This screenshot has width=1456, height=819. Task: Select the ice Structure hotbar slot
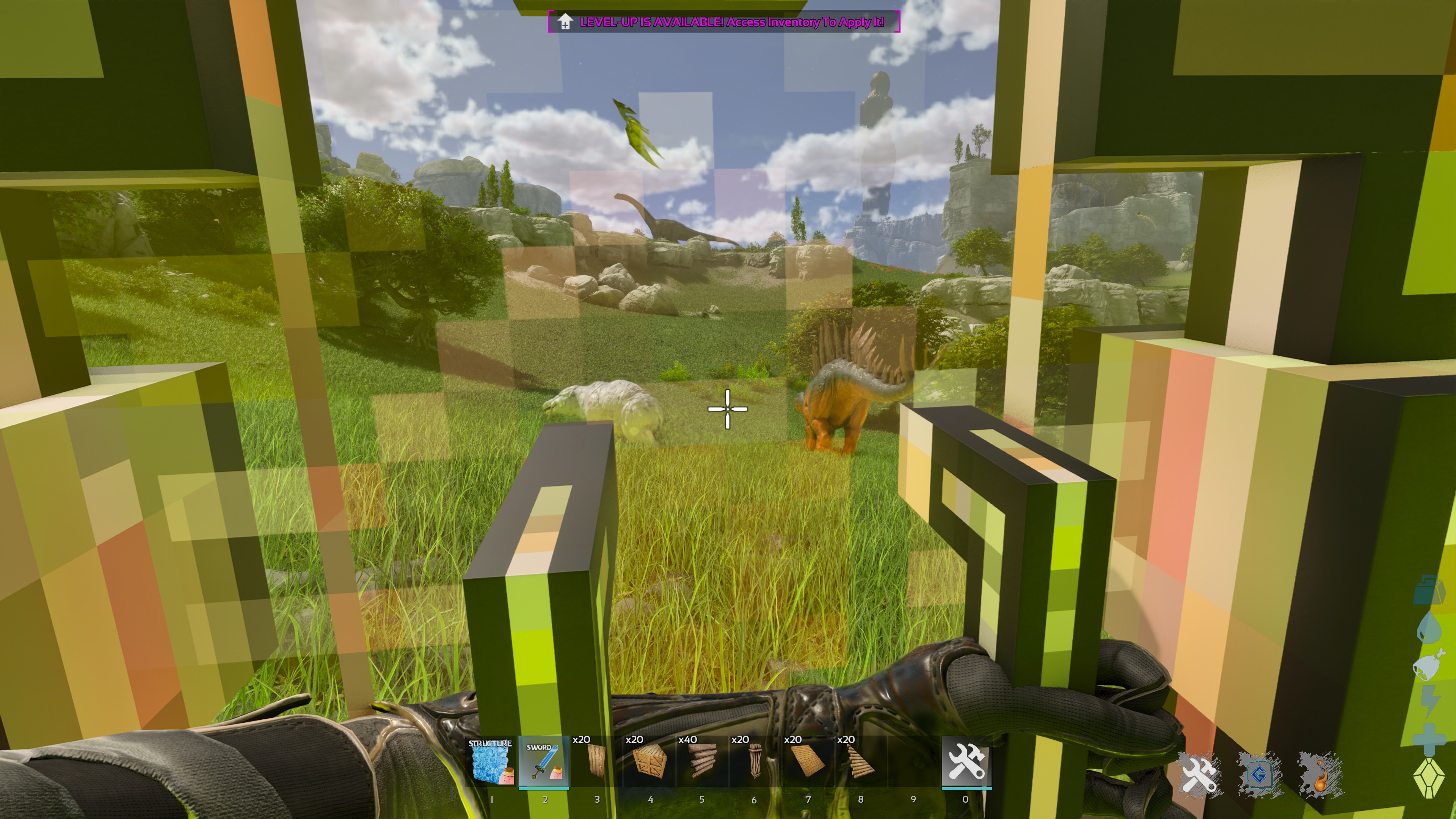click(x=490, y=762)
